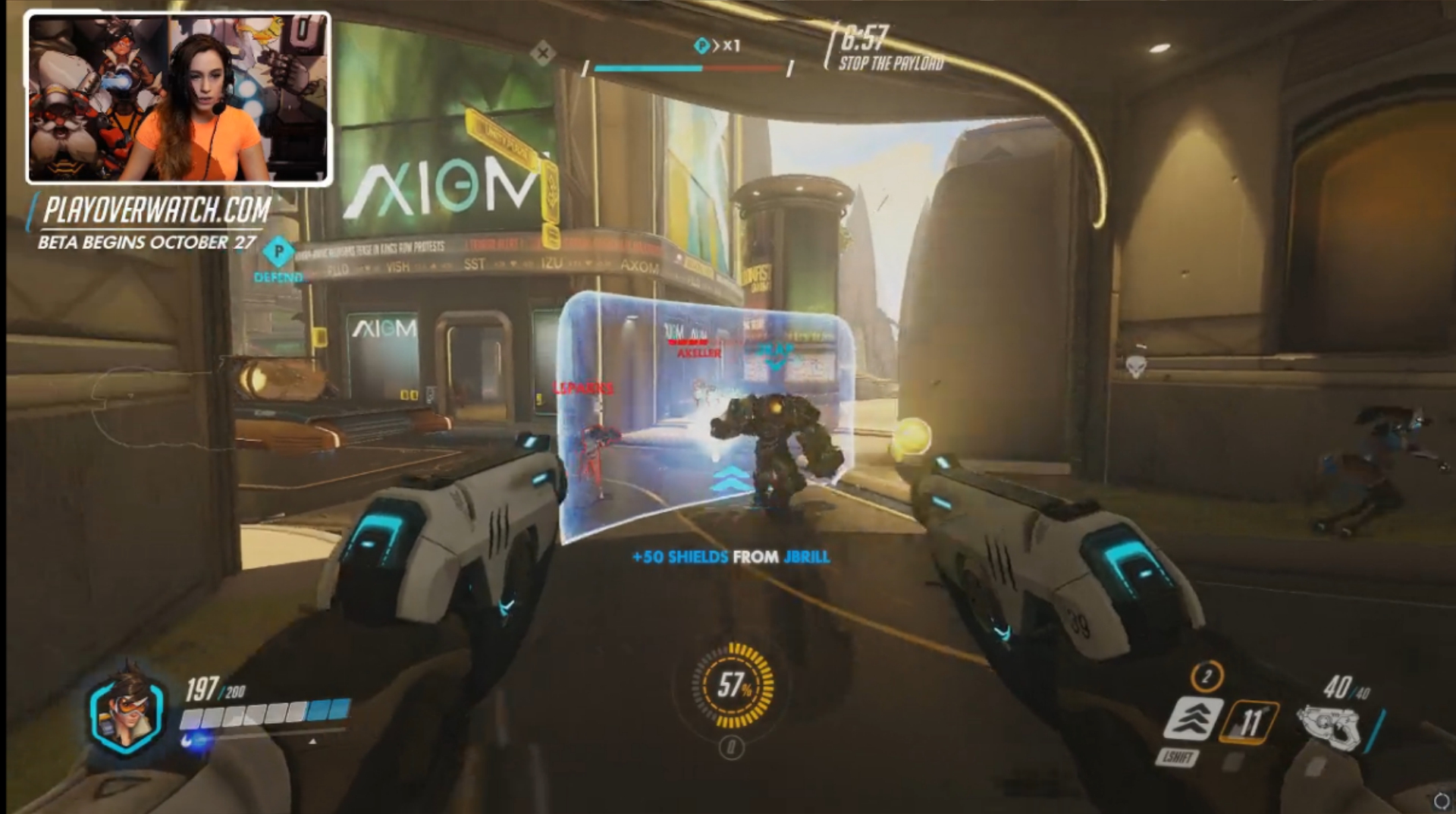Open the PlayOverwatch.com link

tap(157, 210)
